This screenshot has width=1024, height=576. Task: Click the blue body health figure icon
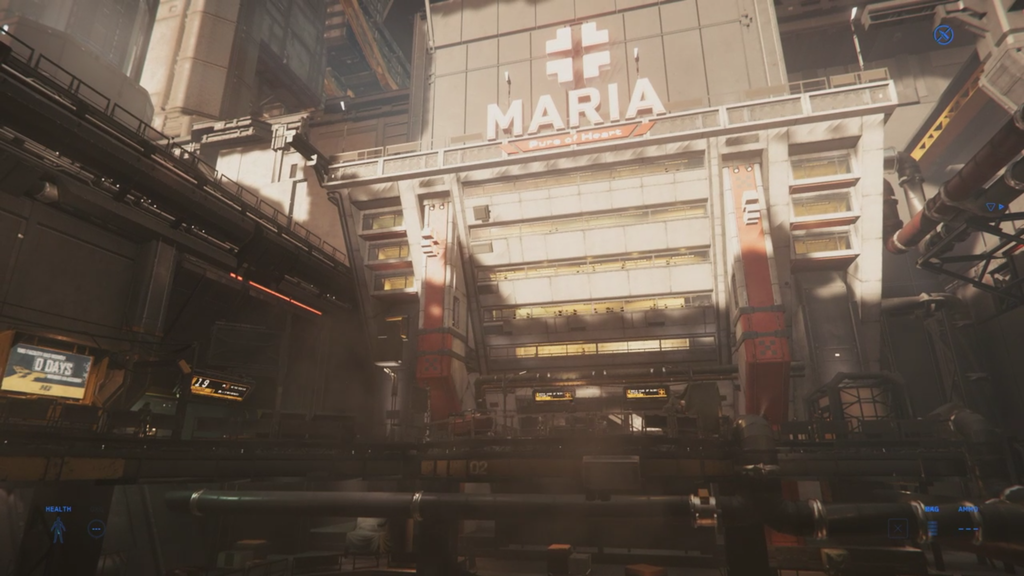(x=58, y=530)
